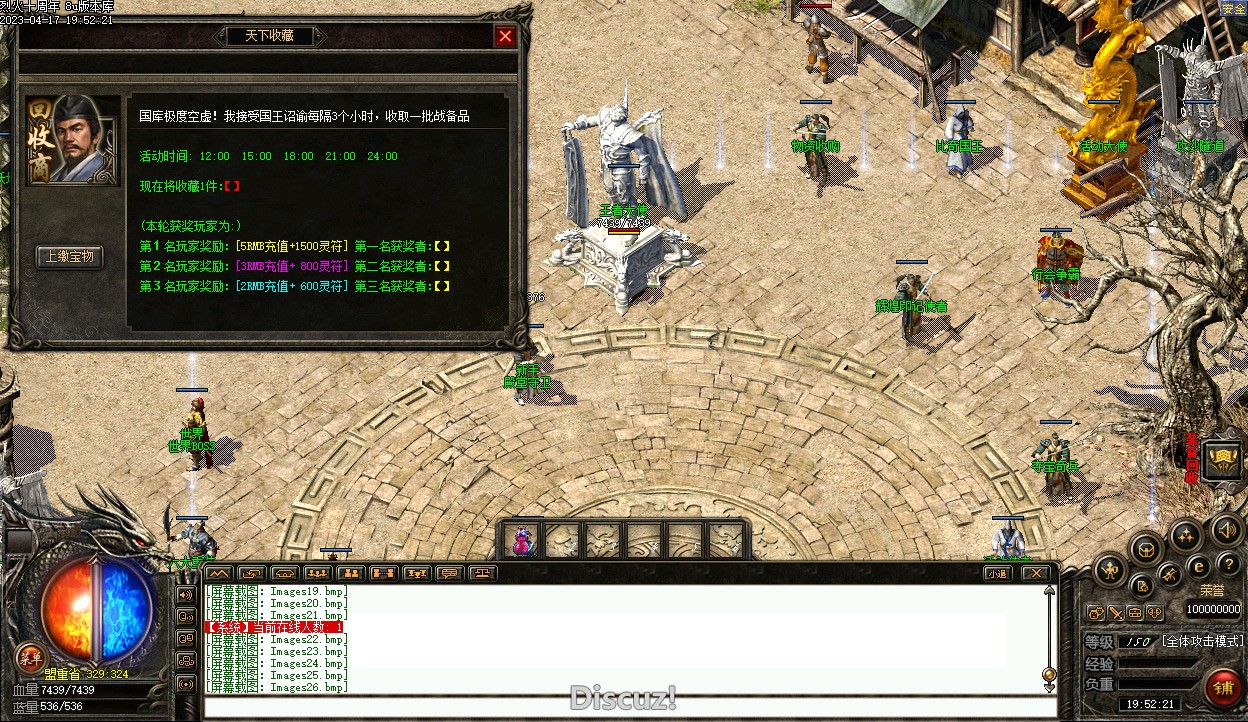Close the 天下收藏 dialog window
This screenshot has width=1248, height=722.
pos(506,37)
